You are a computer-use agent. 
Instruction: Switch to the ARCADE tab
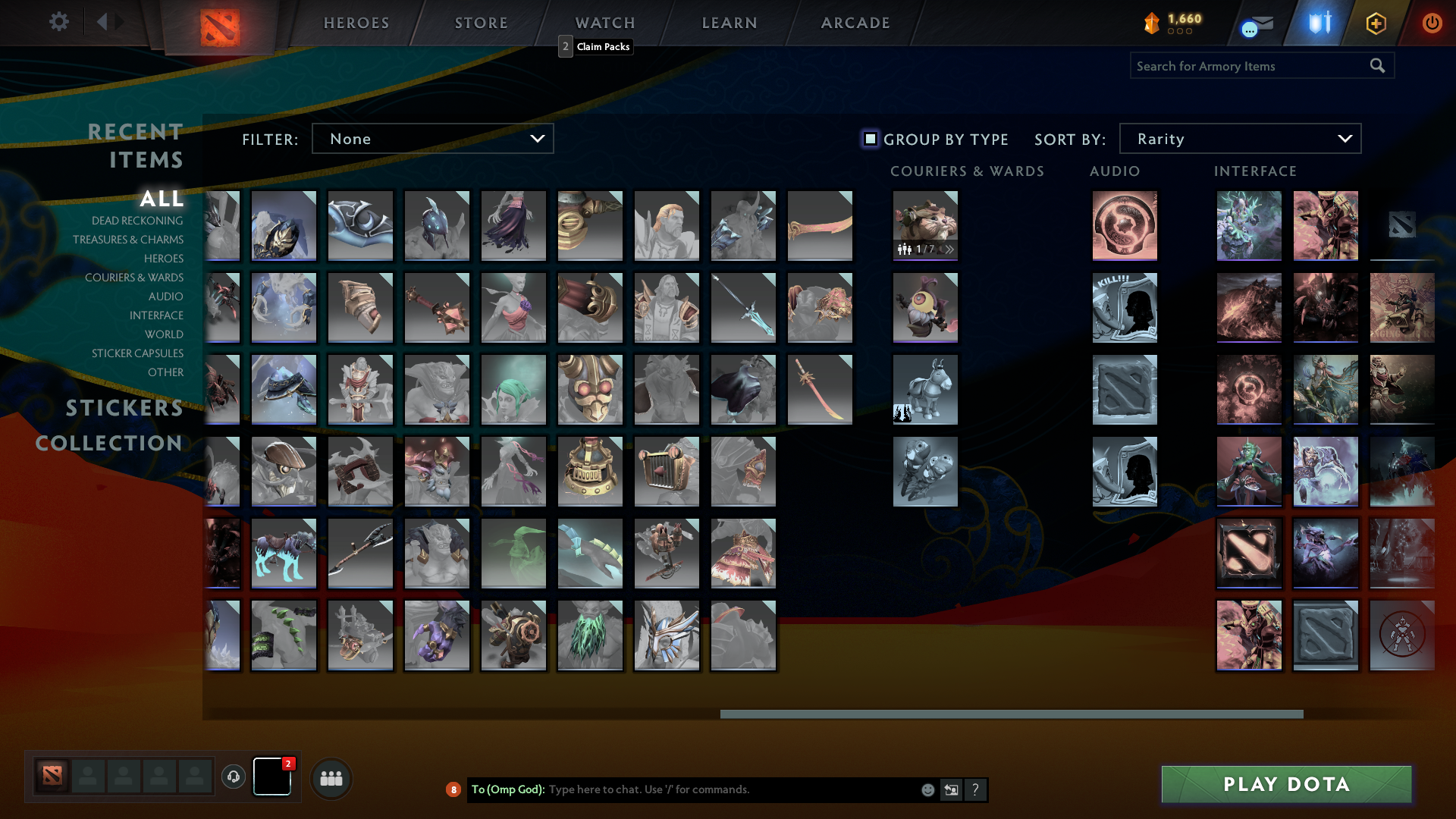(855, 23)
